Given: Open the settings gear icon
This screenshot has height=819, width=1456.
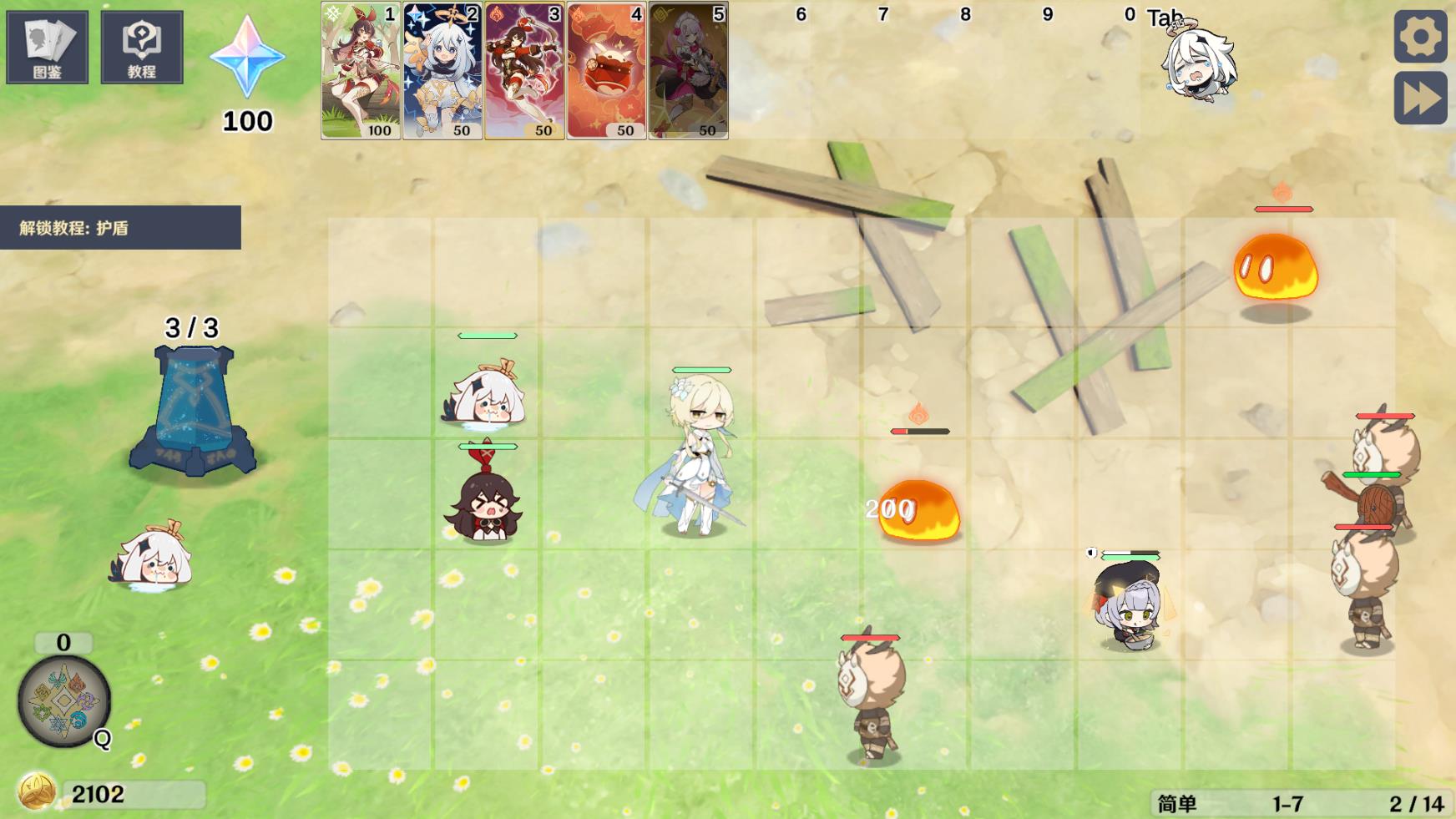Looking at the screenshot, I should [1419, 38].
